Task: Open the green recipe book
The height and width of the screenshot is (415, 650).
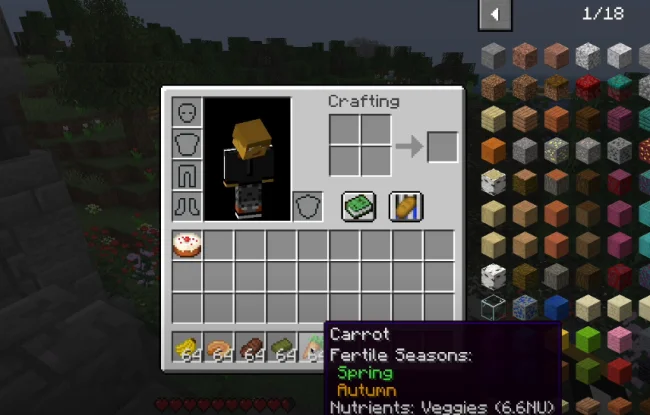Action: click(x=358, y=206)
